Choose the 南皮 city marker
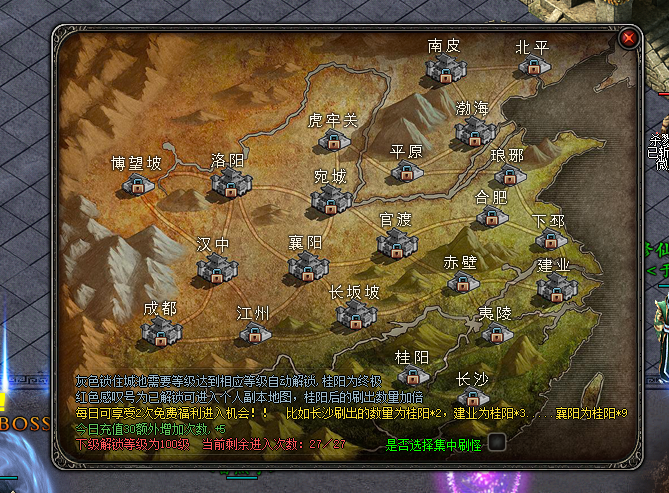The image size is (669, 493). pyautogui.click(x=443, y=67)
